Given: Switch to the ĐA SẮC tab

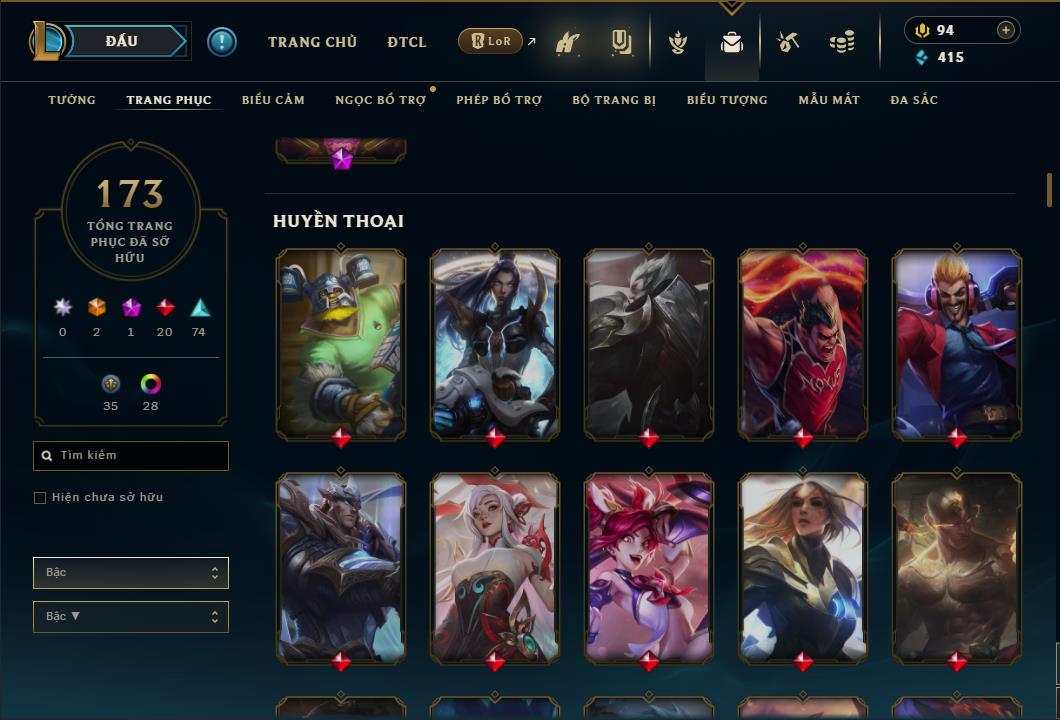Looking at the screenshot, I should click(914, 100).
